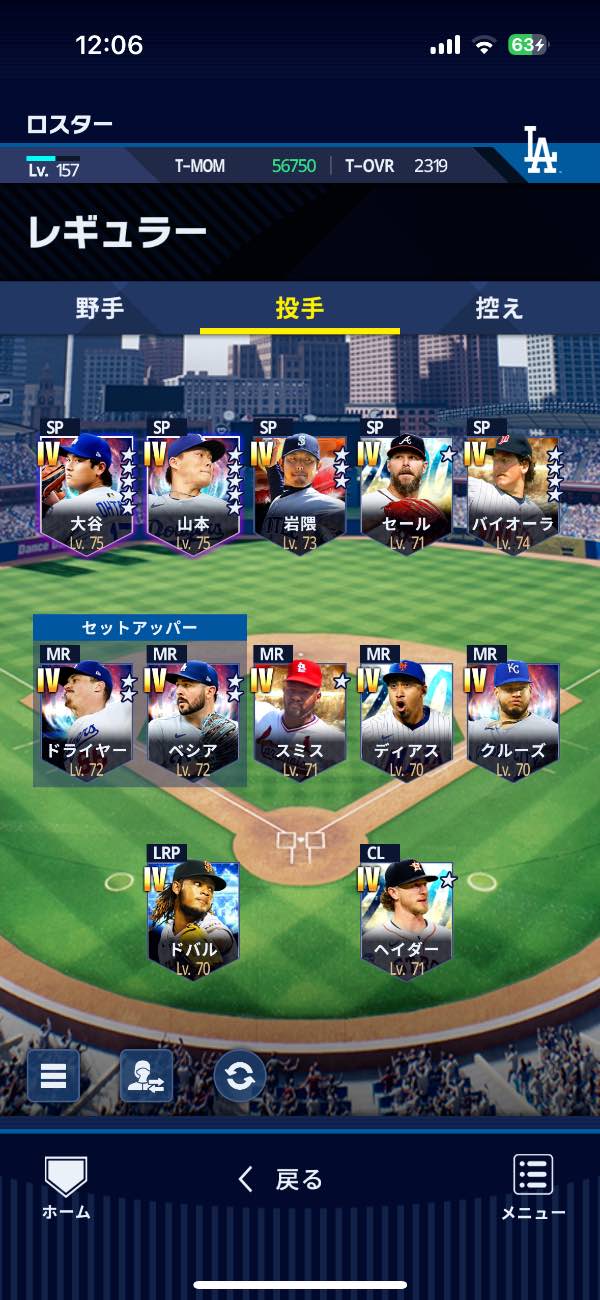Click the player swap icon button
600x1300 pixels.
146,1076
